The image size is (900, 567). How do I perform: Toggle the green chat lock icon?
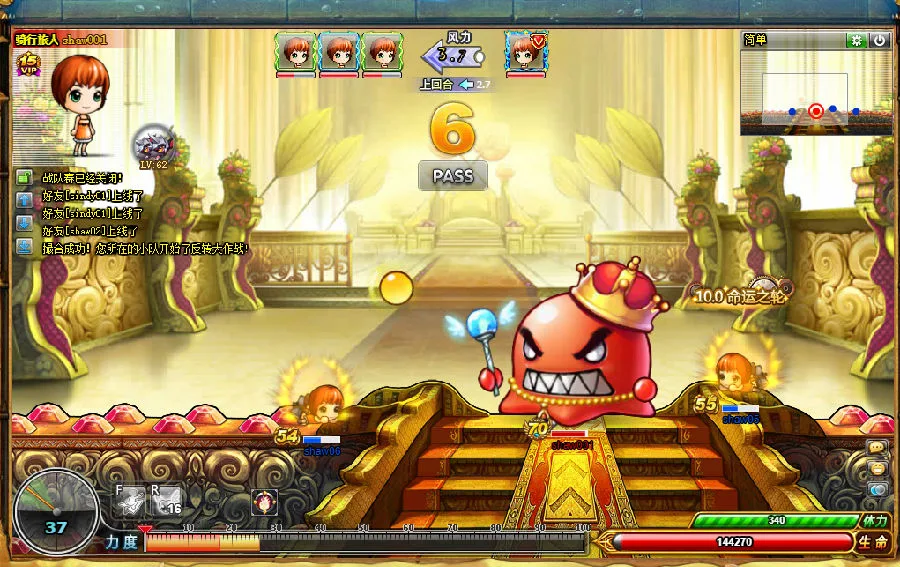click(24, 178)
